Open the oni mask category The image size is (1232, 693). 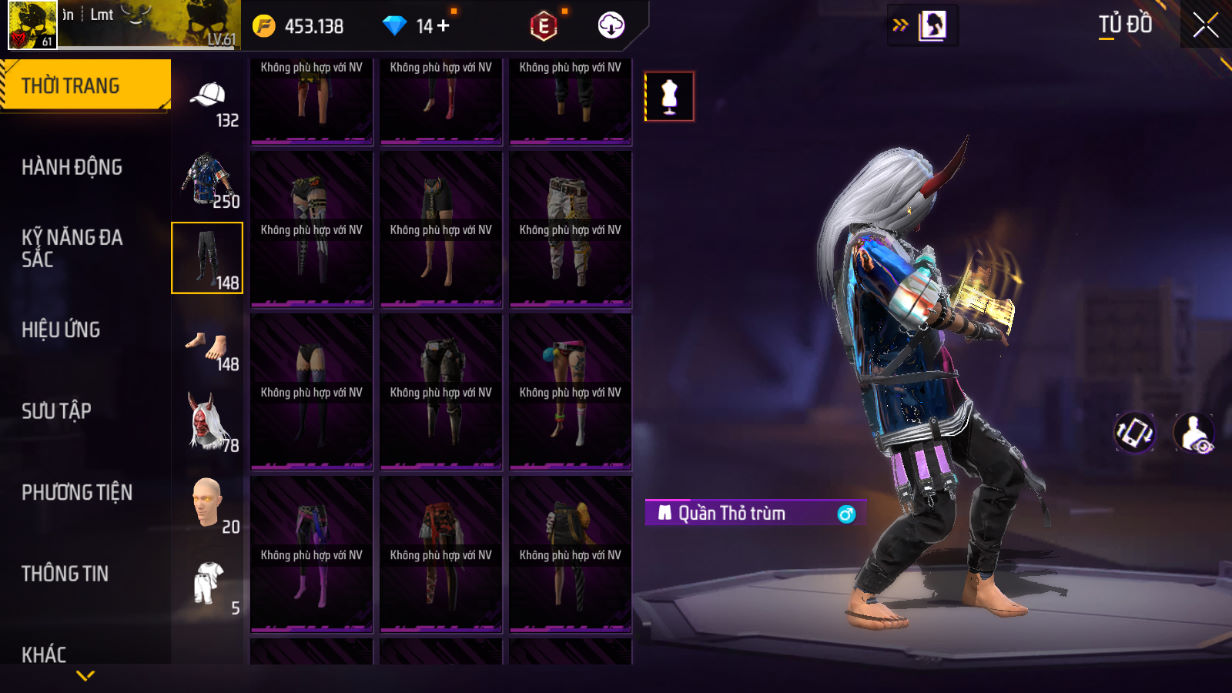208,422
